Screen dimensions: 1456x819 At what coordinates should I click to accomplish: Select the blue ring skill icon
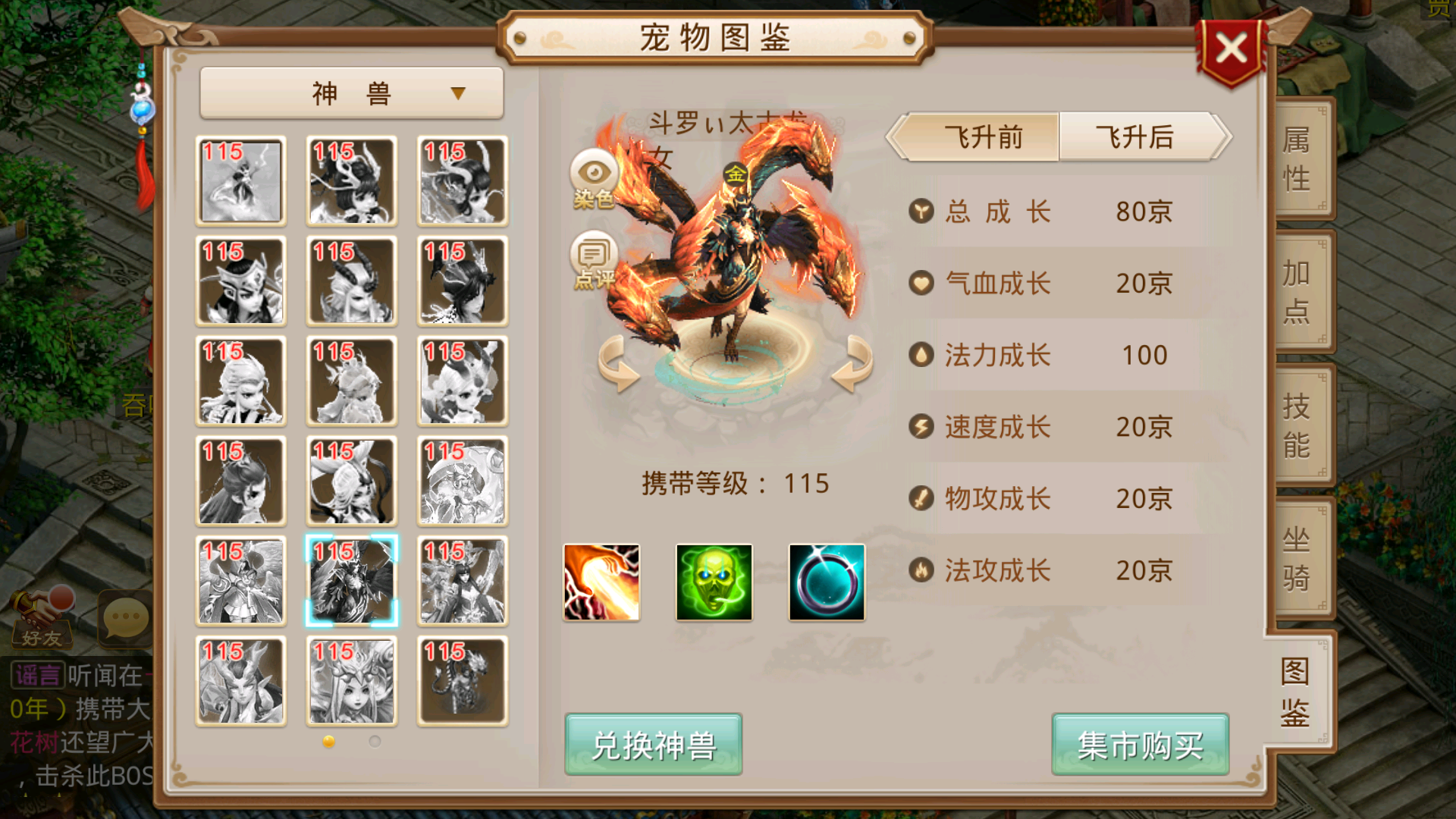tap(826, 582)
